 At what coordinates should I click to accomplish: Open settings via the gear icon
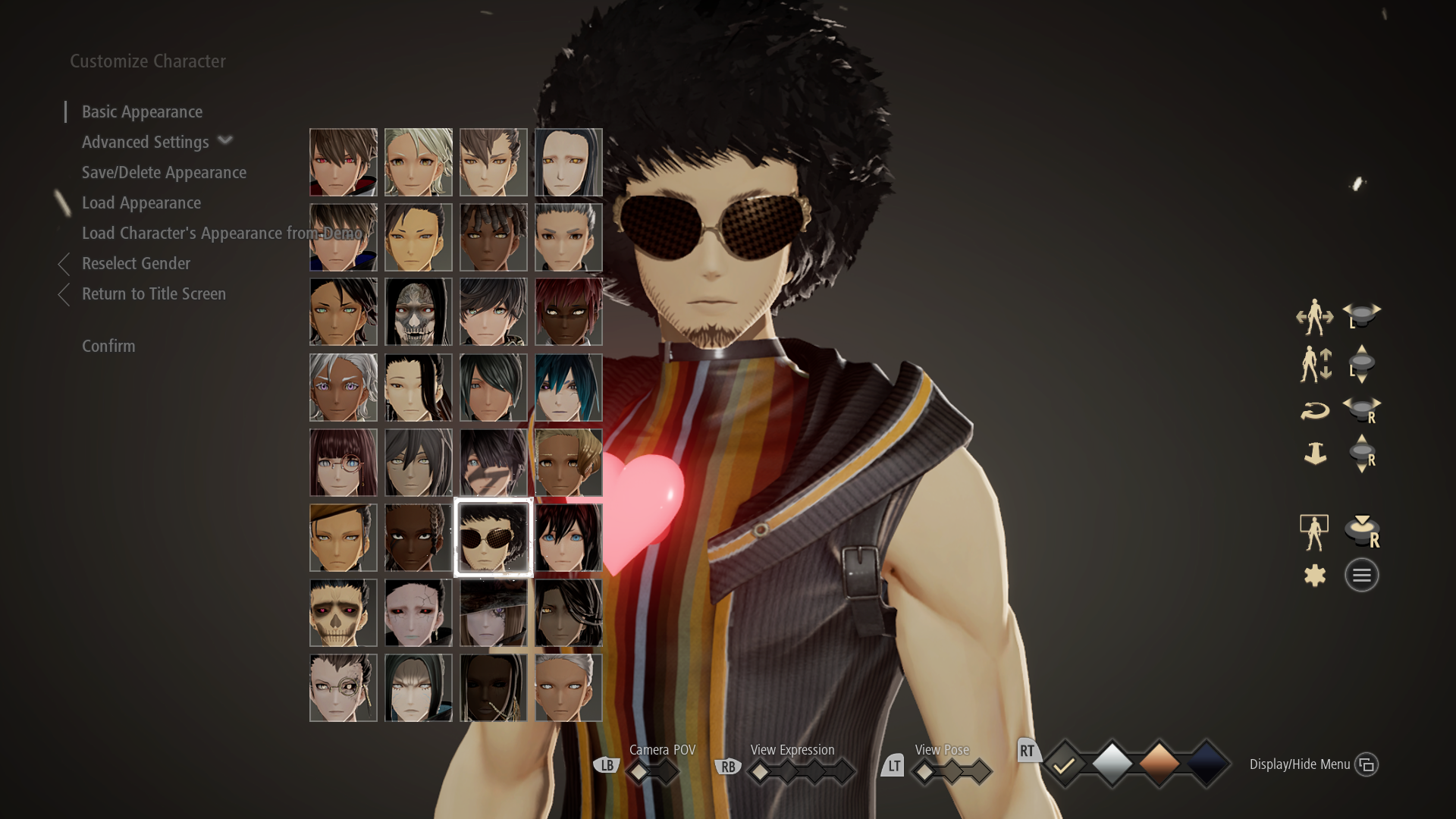[1315, 575]
